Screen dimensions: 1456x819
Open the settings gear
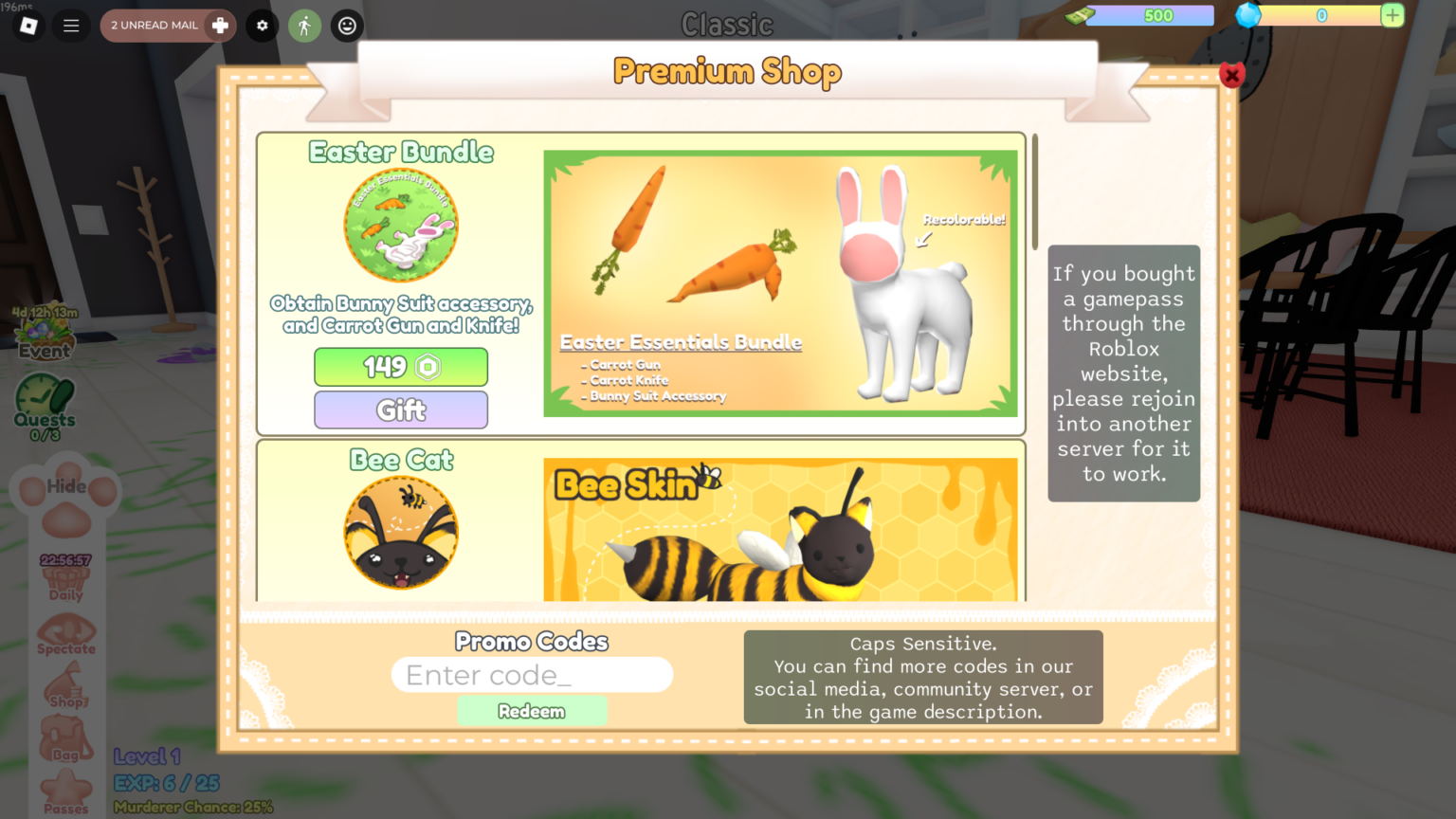[262, 26]
